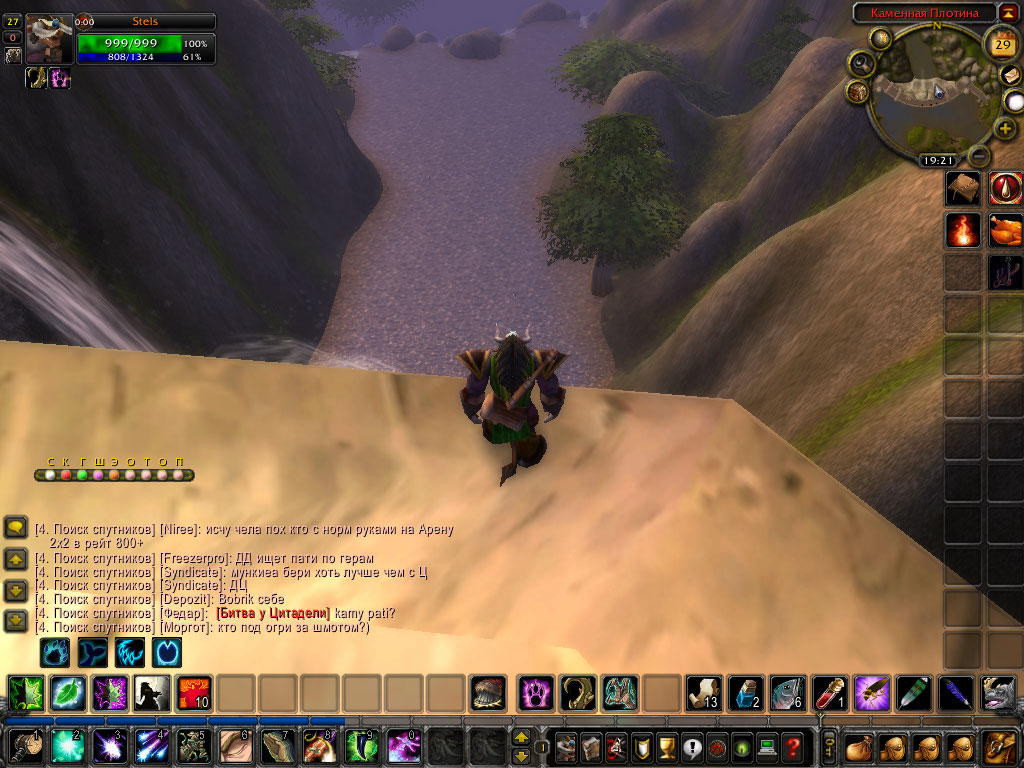Viewport: 1024px width, 768px height.
Task: Click the Stels player portrait
Action: point(49,39)
